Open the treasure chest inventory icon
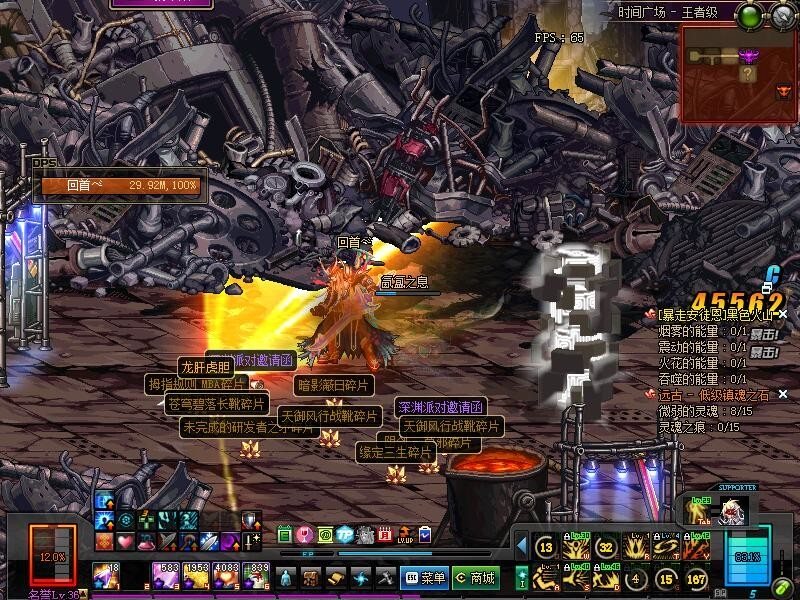800x600 pixels. [311, 578]
